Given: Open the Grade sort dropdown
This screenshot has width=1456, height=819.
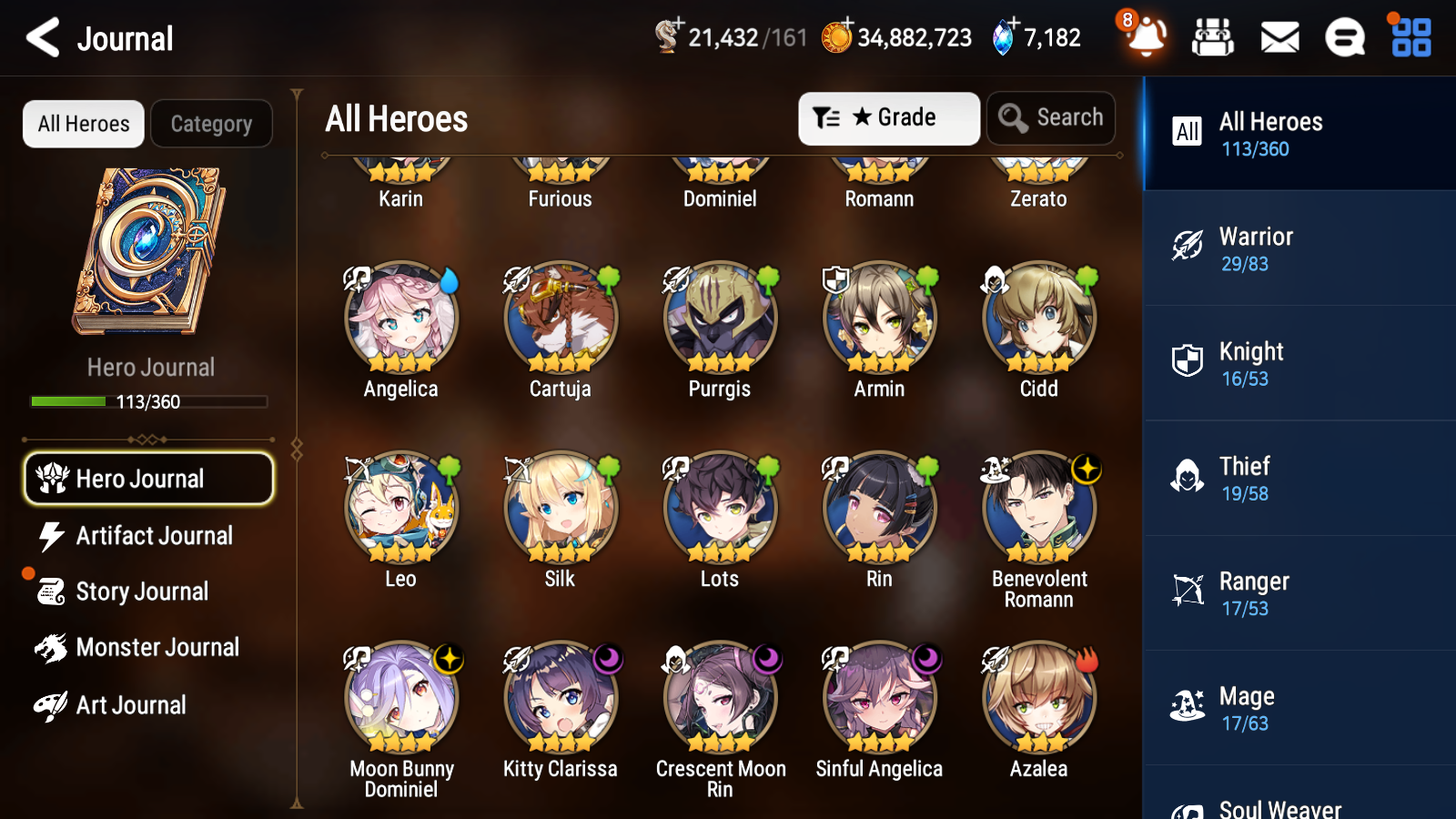Looking at the screenshot, I should point(888,117).
